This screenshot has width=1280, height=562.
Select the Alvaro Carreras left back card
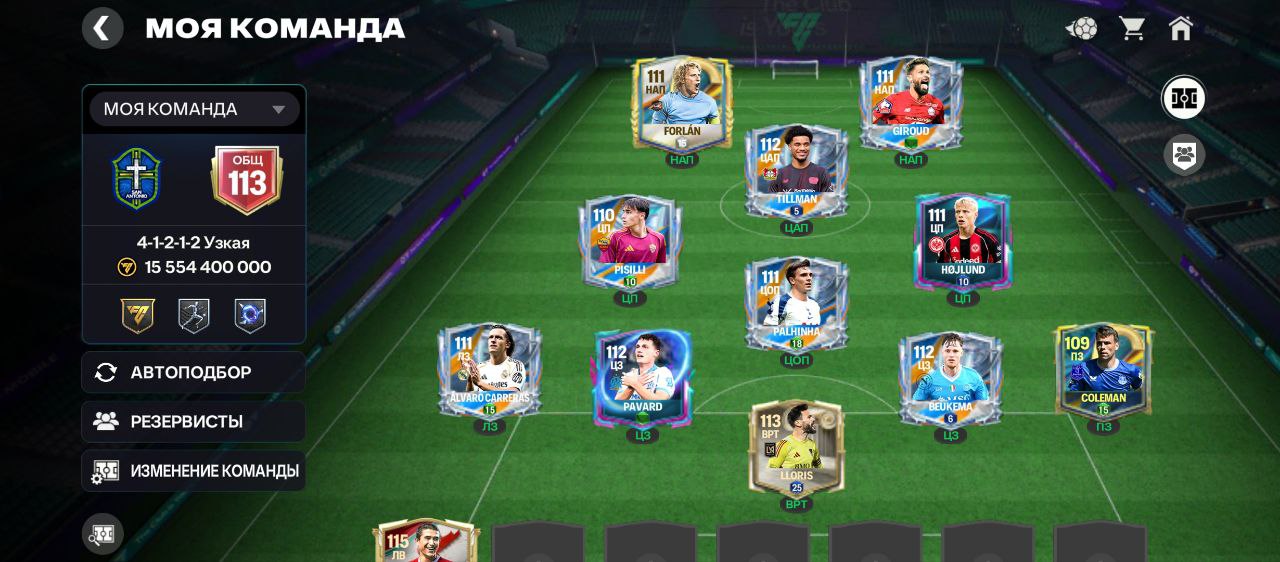point(489,370)
